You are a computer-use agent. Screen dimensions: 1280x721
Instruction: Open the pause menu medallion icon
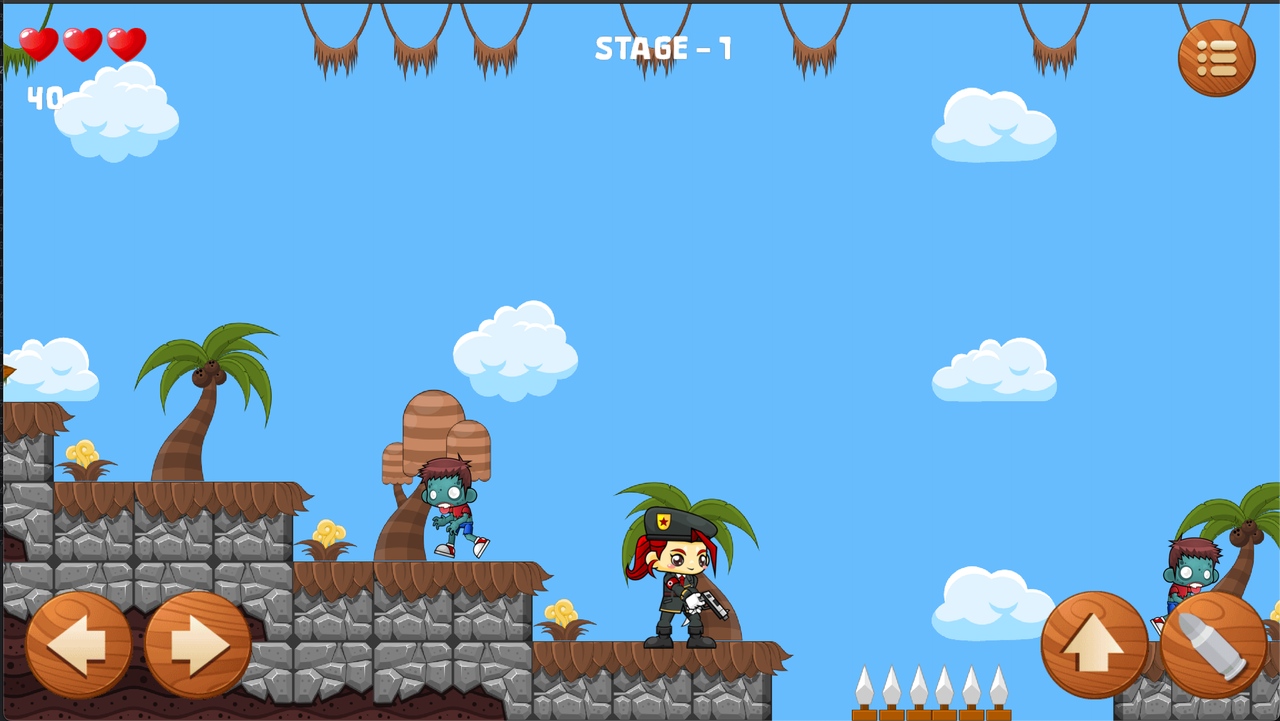click(1215, 57)
